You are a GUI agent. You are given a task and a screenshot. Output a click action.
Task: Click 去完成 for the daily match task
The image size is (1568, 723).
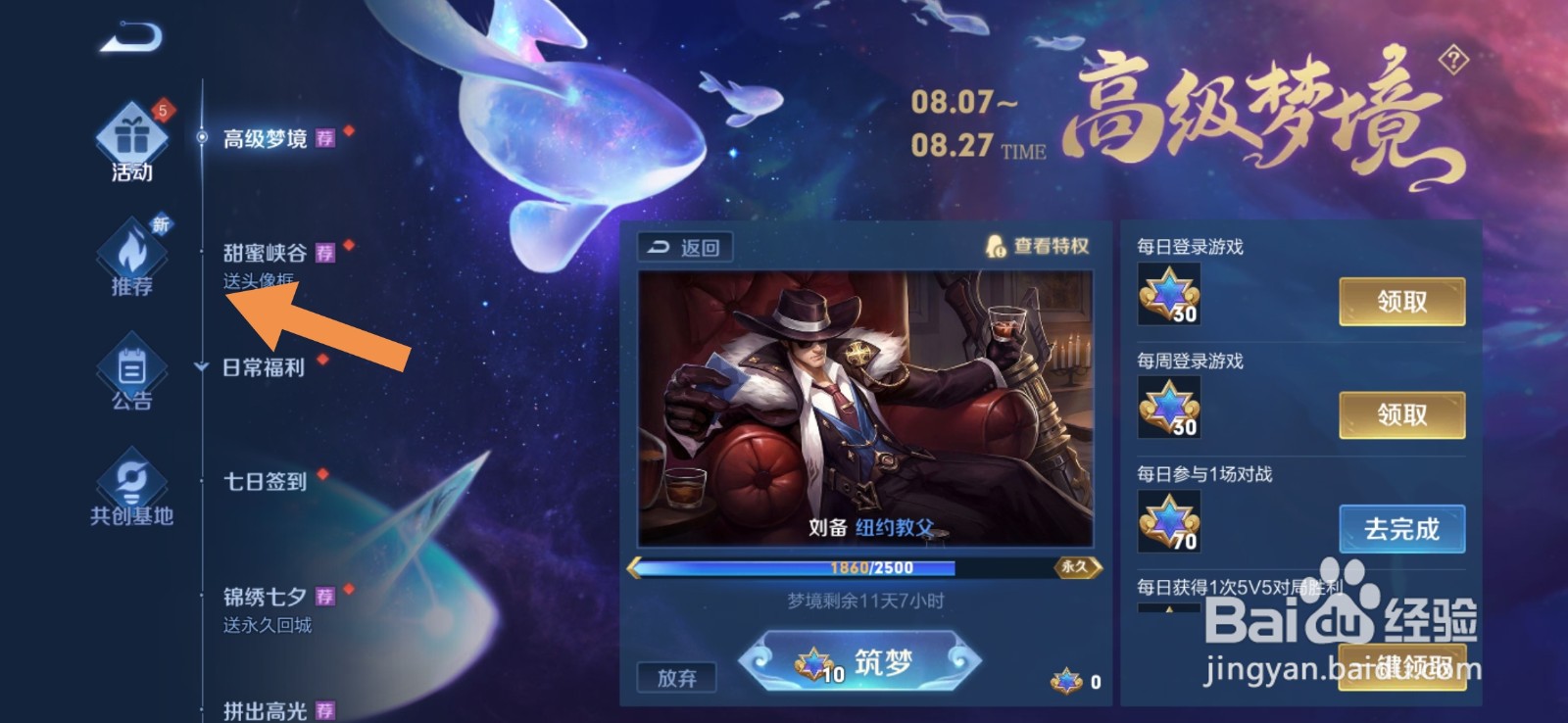[1401, 528]
